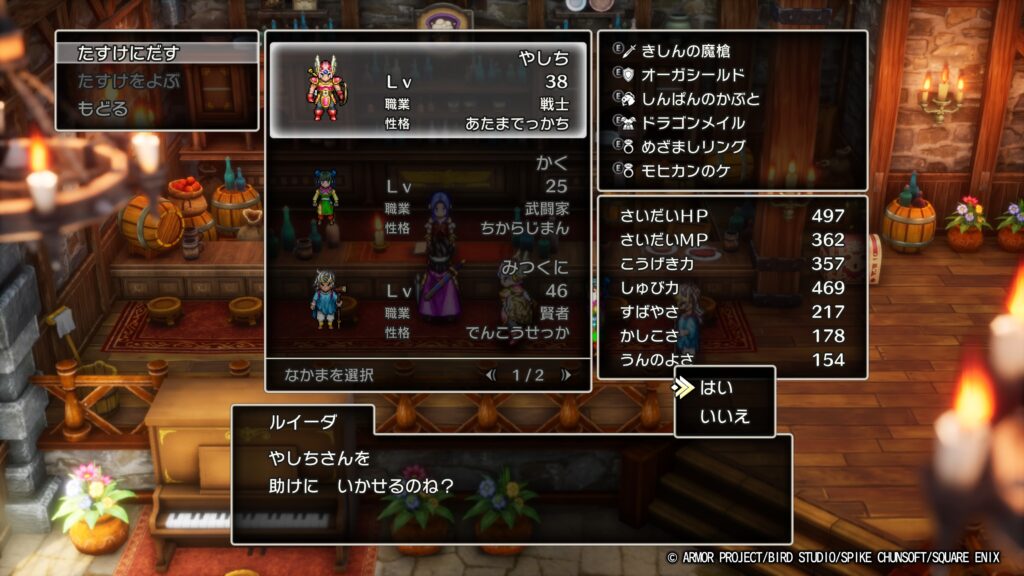Go to the previous party page arrow
The height and width of the screenshot is (576, 1024).
pos(490,375)
